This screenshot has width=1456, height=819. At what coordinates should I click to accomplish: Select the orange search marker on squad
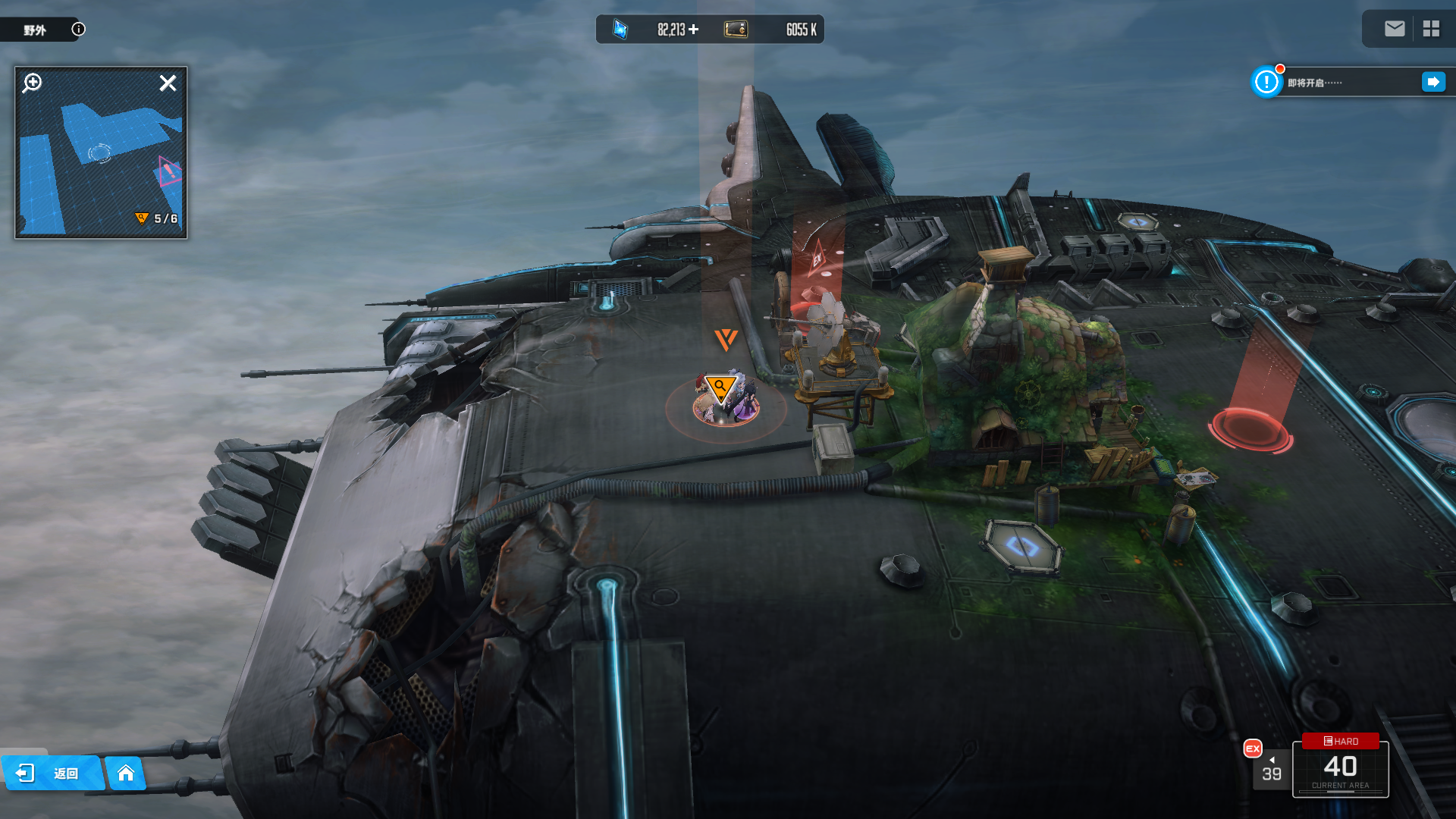click(x=720, y=388)
